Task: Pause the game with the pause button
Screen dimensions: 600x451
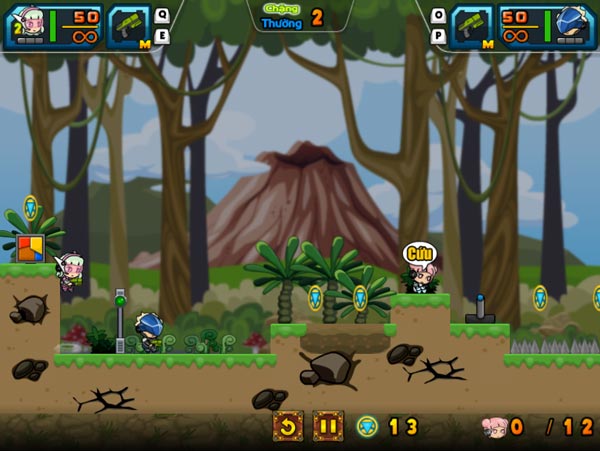Action: click(x=328, y=427)
